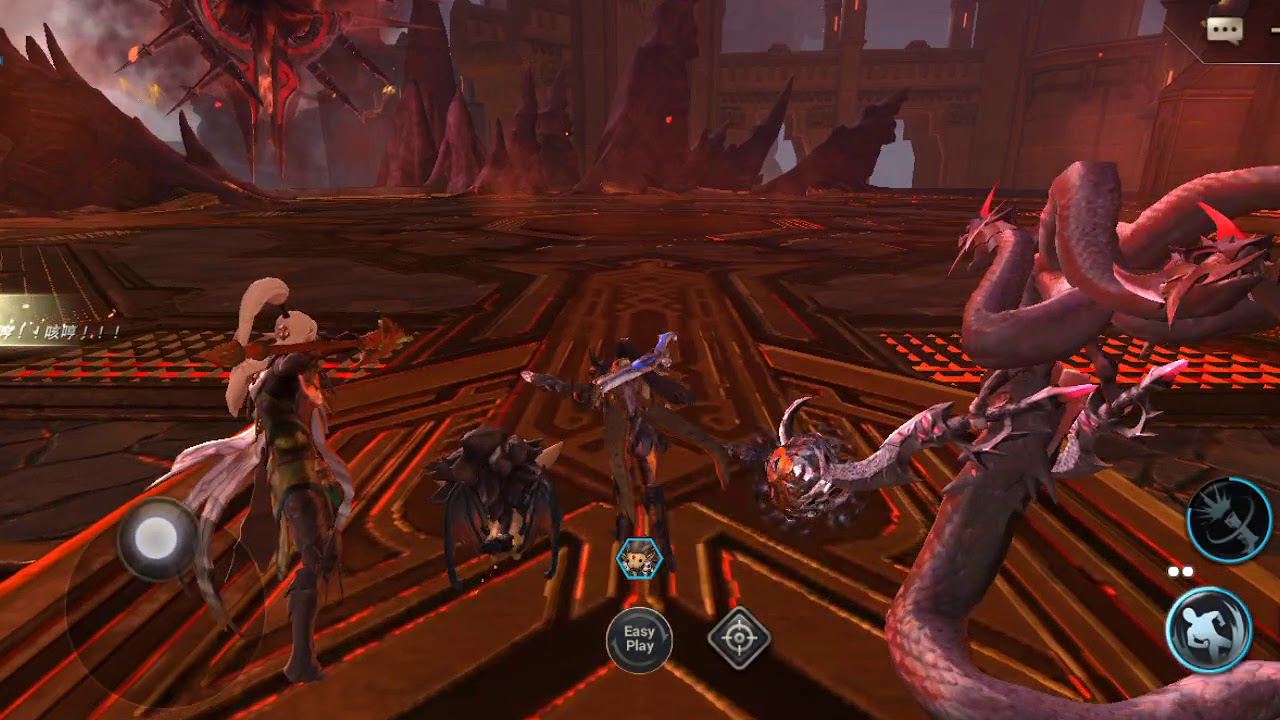Viewport: 1280px width, 720px height.
Task: Select the hexagonal character portrait icon
Action: pos(638,559)
